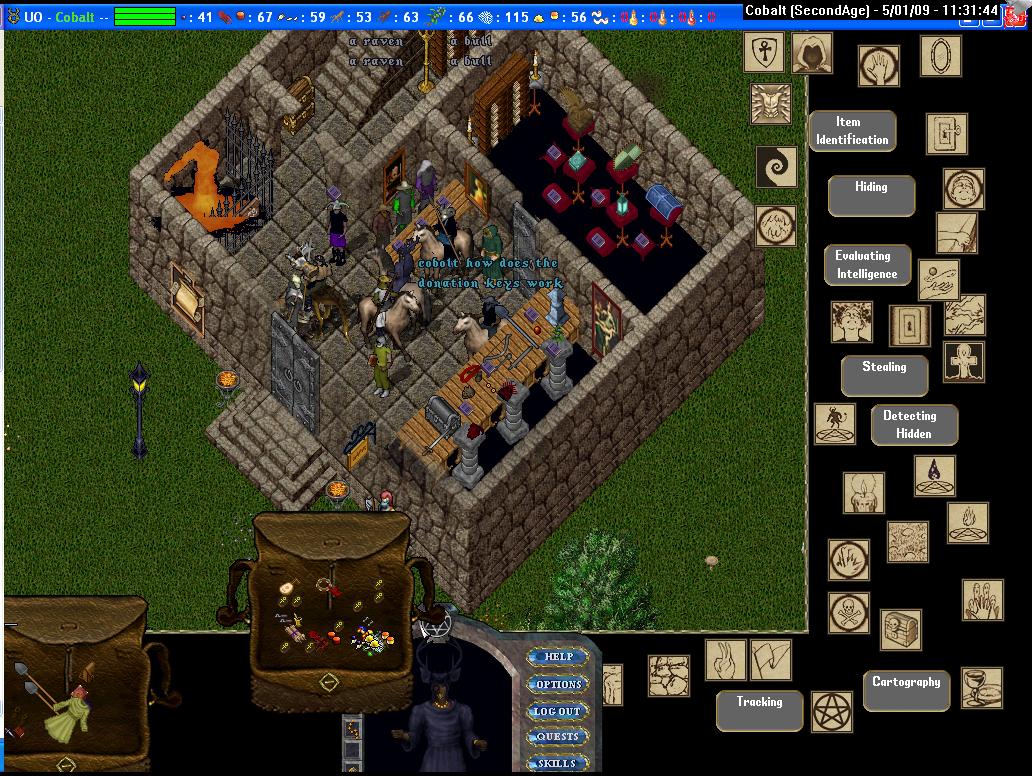The width and height of the screenshot is (1032, 776).
Task: Use the Evaluating Intelligence skill button
Action: point(867,265)
